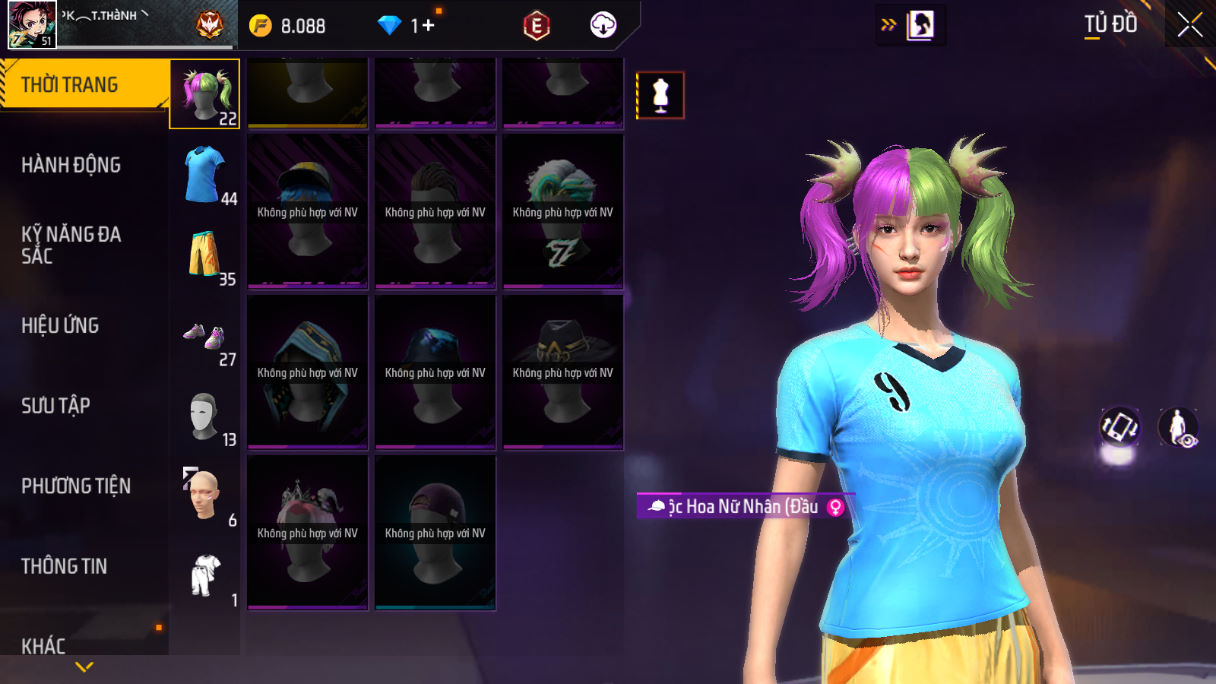
Task: Show the SƯU TẬP category
Action: click(x=56, y=405)
